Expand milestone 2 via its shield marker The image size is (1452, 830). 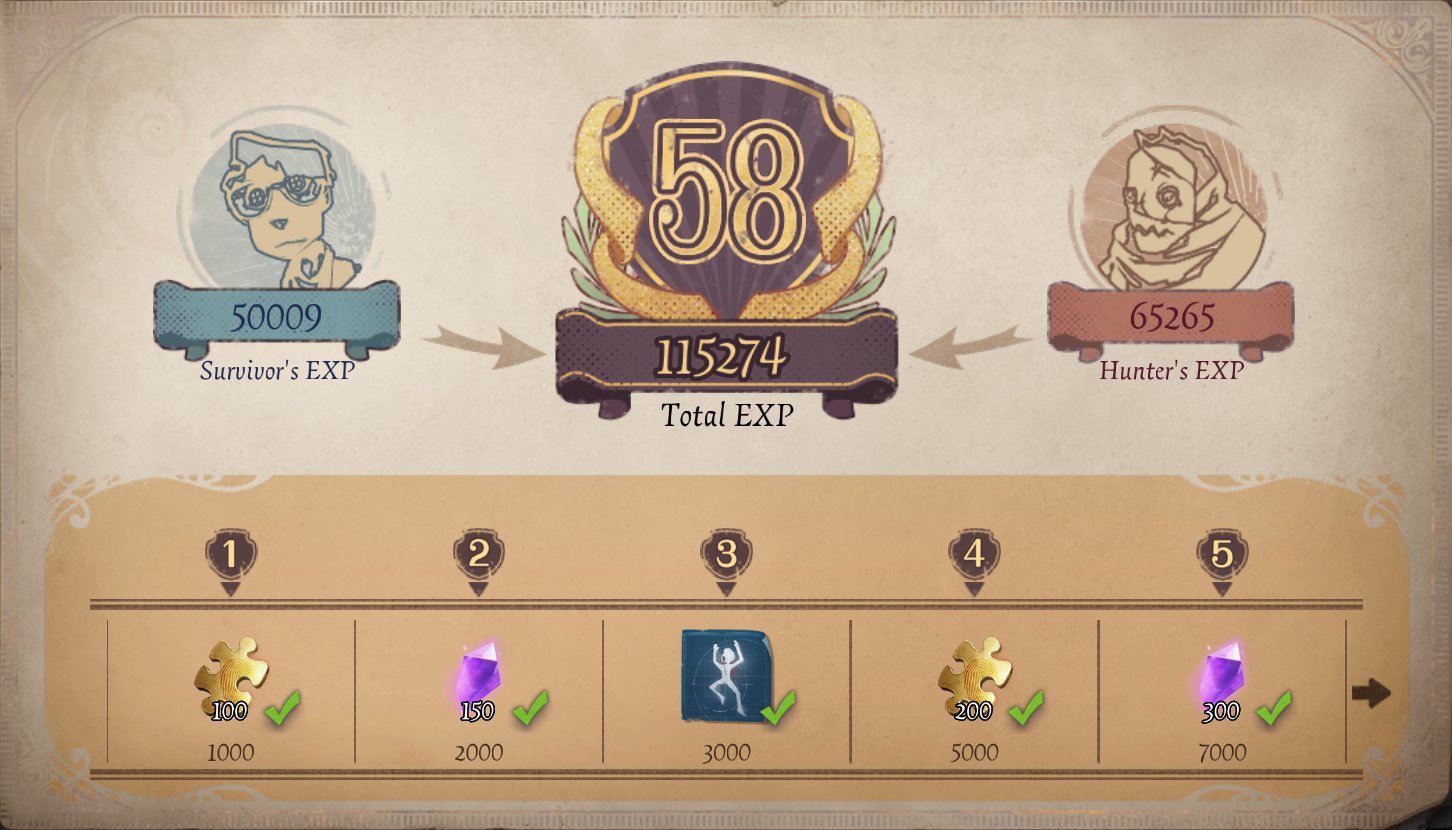click(477, 550)
